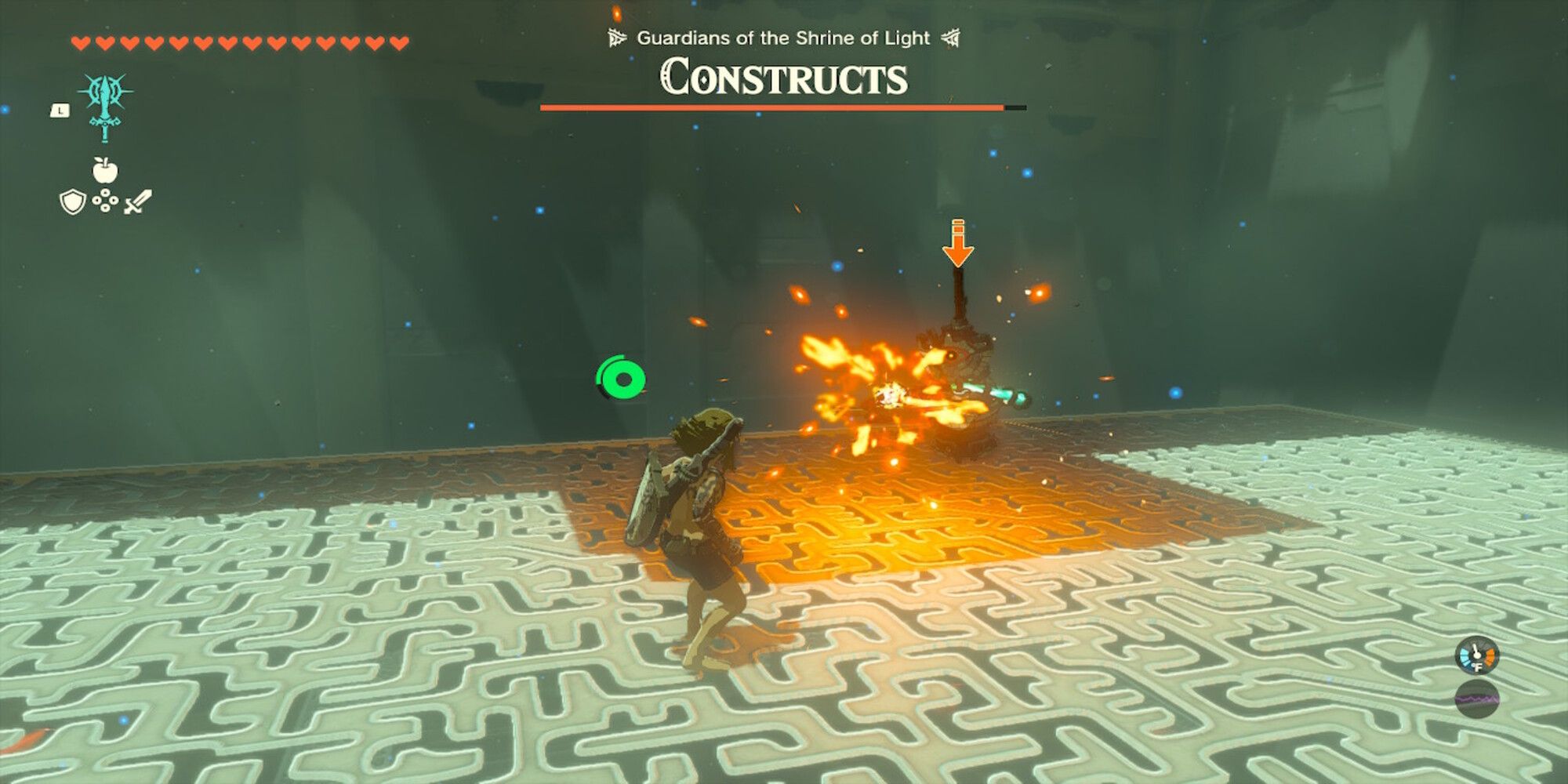This screenshot has height=784, width=1568.
Task: Click the left banner flourish beside the boss title
Action: coord(617,36)
